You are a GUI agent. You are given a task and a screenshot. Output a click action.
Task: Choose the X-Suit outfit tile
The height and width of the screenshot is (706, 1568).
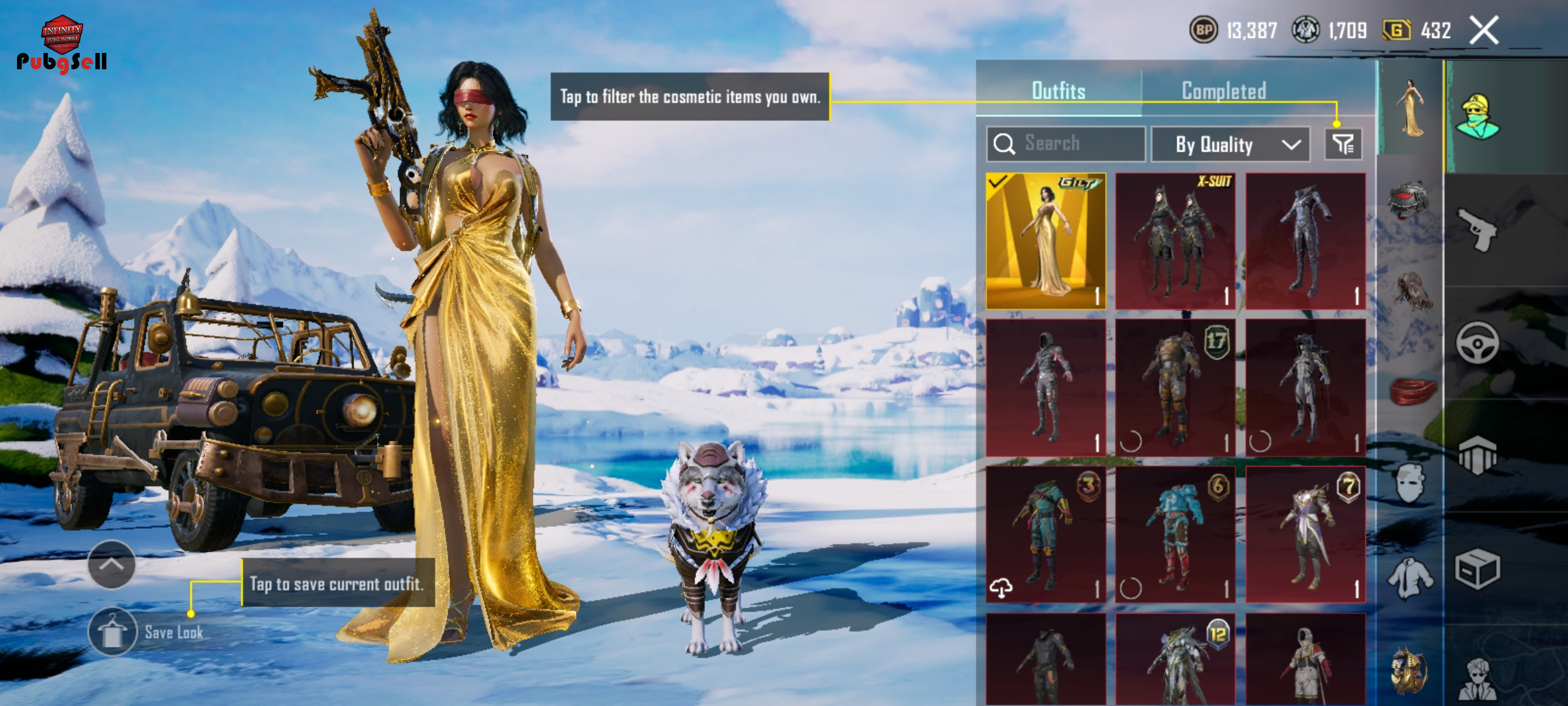pyautogui.click(x=1175, y=241)
